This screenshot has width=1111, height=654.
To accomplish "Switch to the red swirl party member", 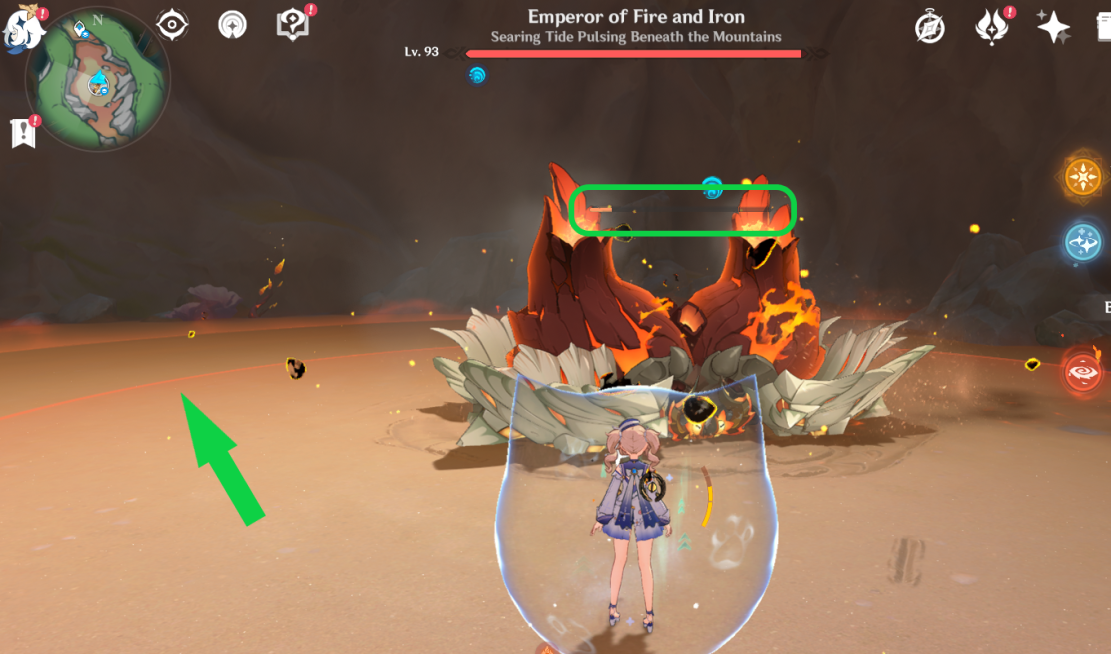I will coord(1083,370).
